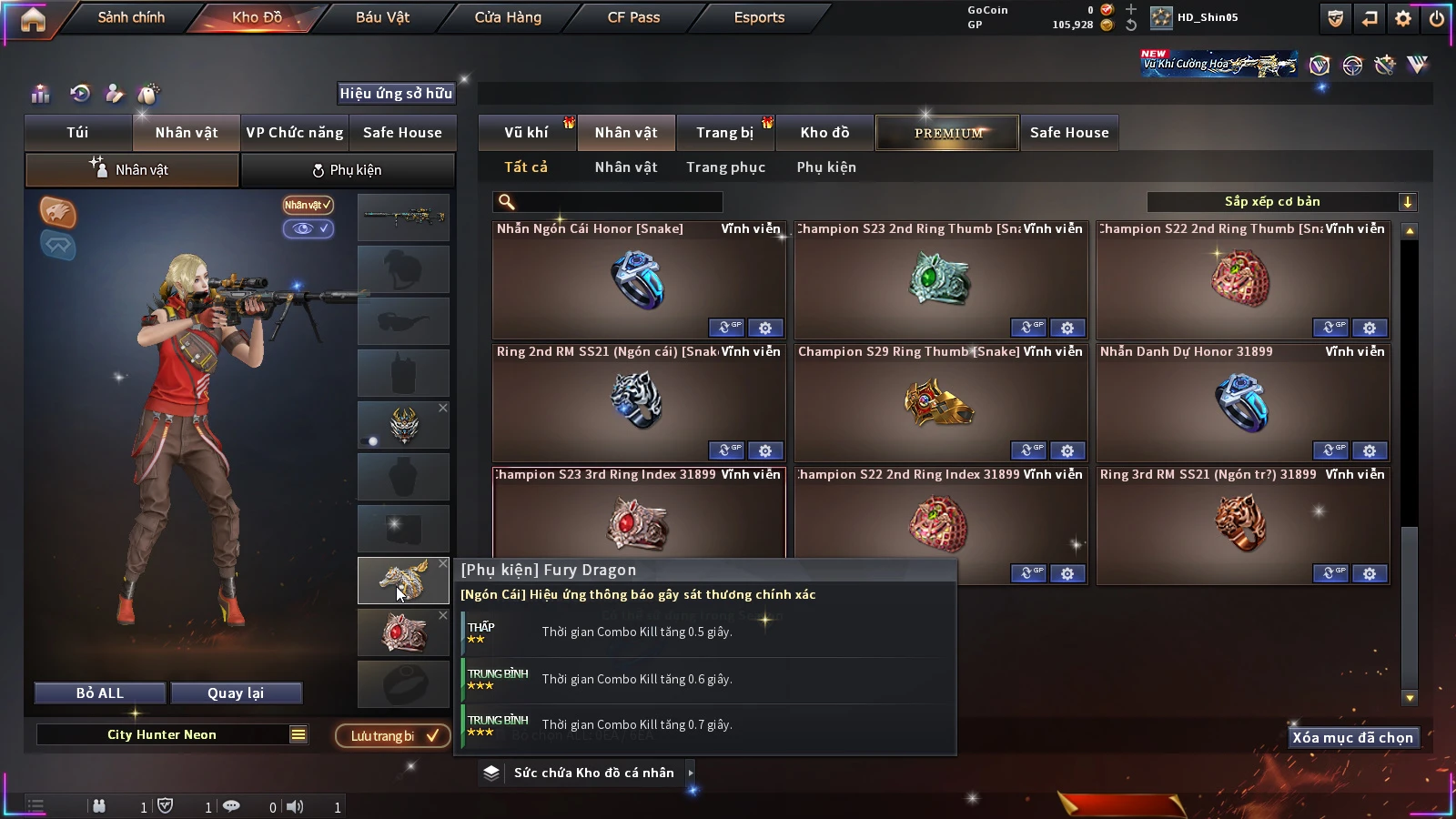Save loadout with Lưu trang bị

point(393,735)
